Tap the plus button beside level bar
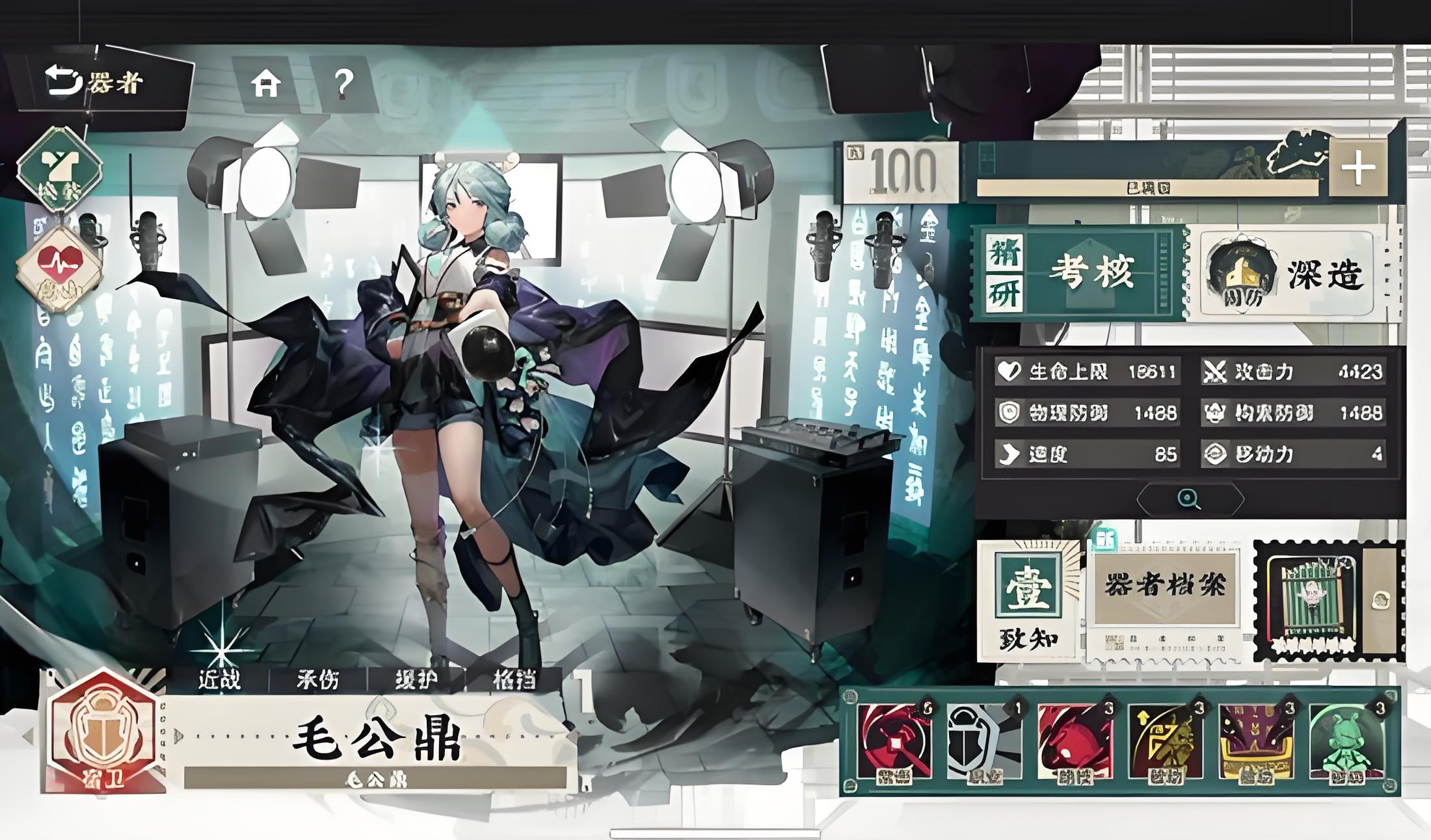This screenshot has height=840, width=1431. [1357, 168]
